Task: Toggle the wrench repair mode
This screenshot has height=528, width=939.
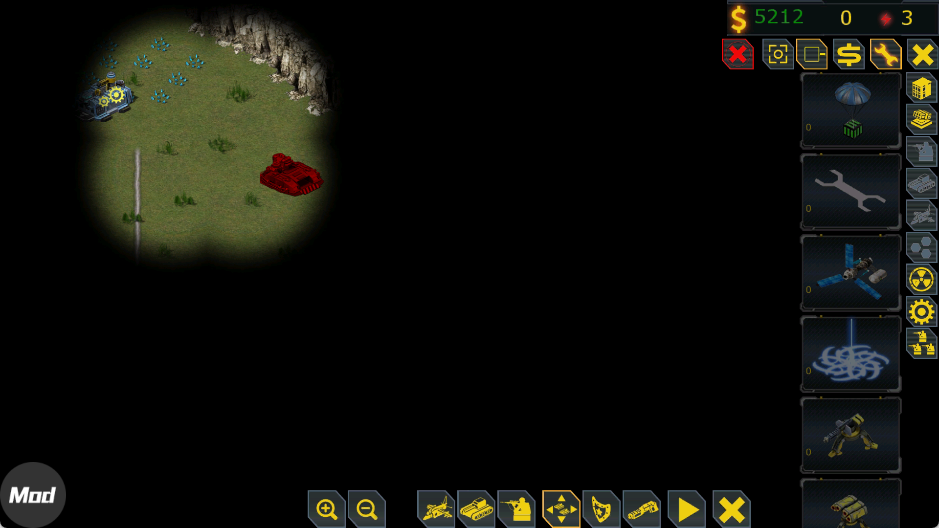Action: 885,53
